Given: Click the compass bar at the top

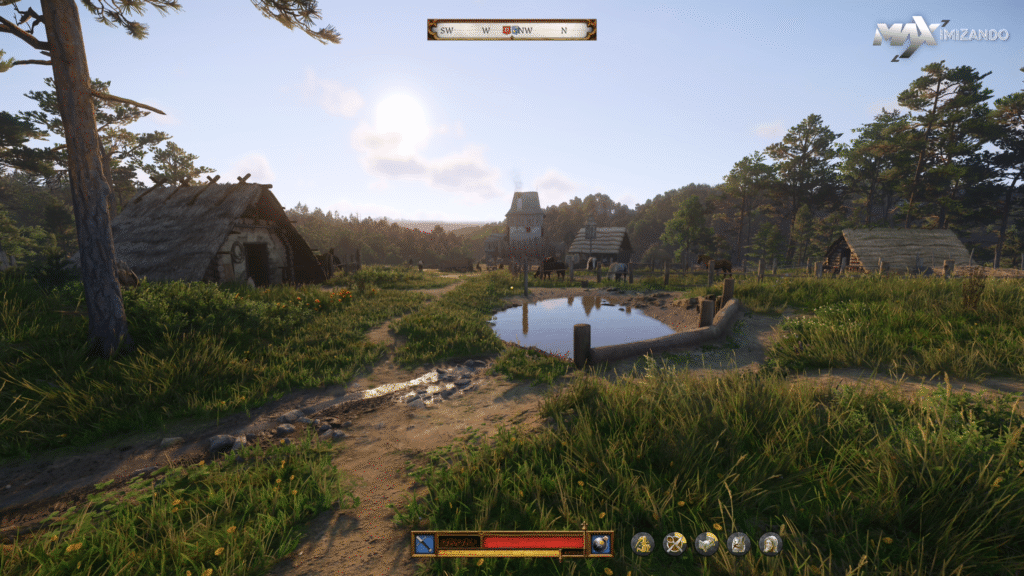Looking at the screenshot, I should point(511,30).
